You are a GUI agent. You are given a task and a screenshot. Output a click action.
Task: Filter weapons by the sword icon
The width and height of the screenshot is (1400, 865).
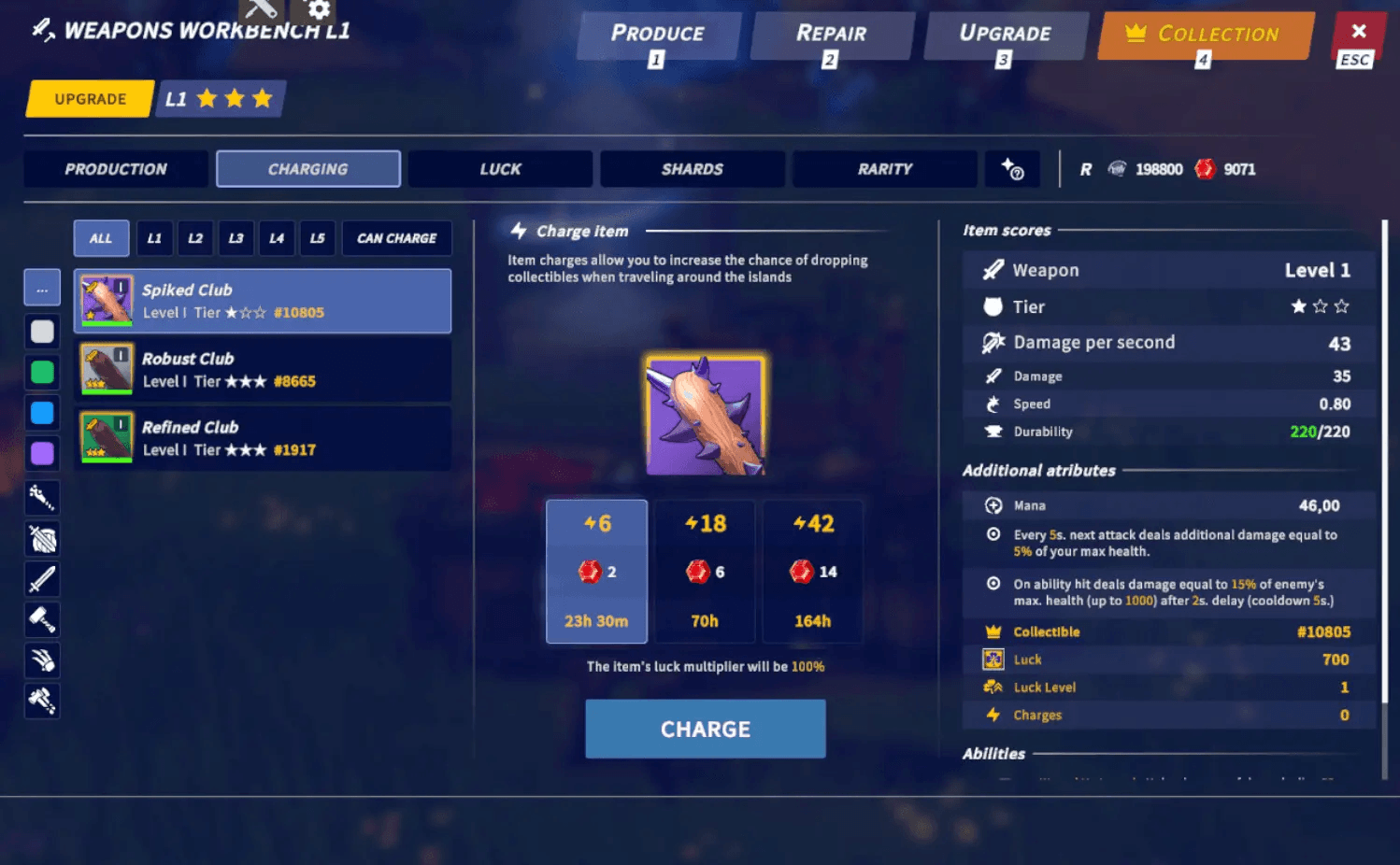[42, 579]
